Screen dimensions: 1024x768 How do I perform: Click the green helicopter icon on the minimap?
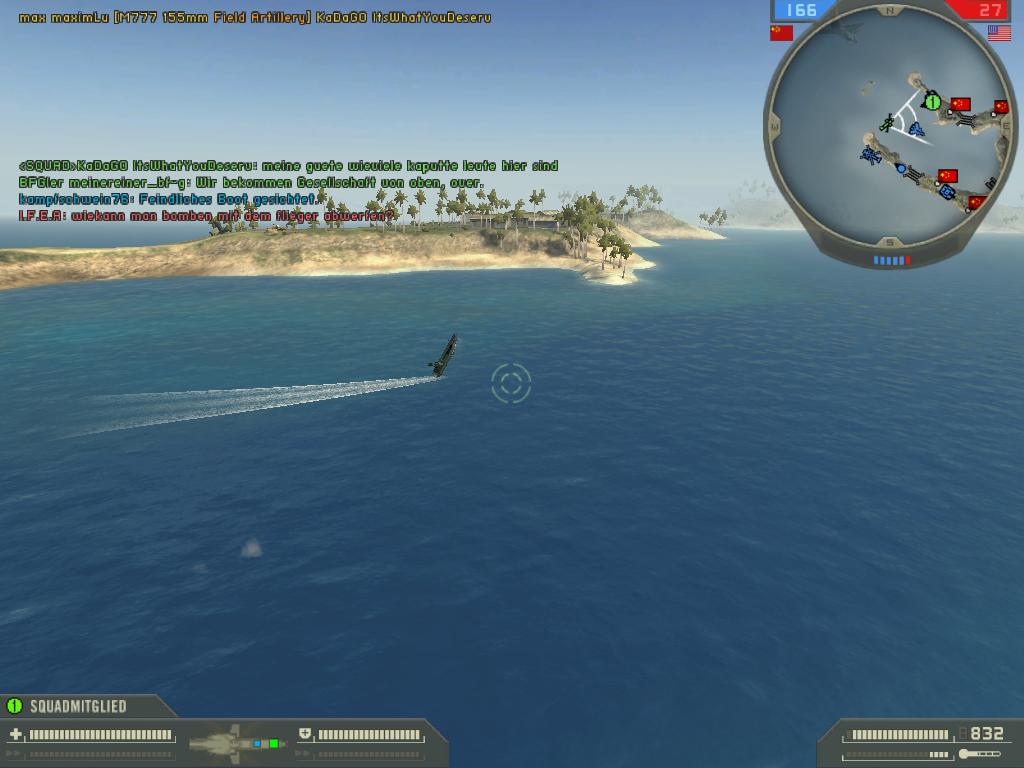[886, 123]
